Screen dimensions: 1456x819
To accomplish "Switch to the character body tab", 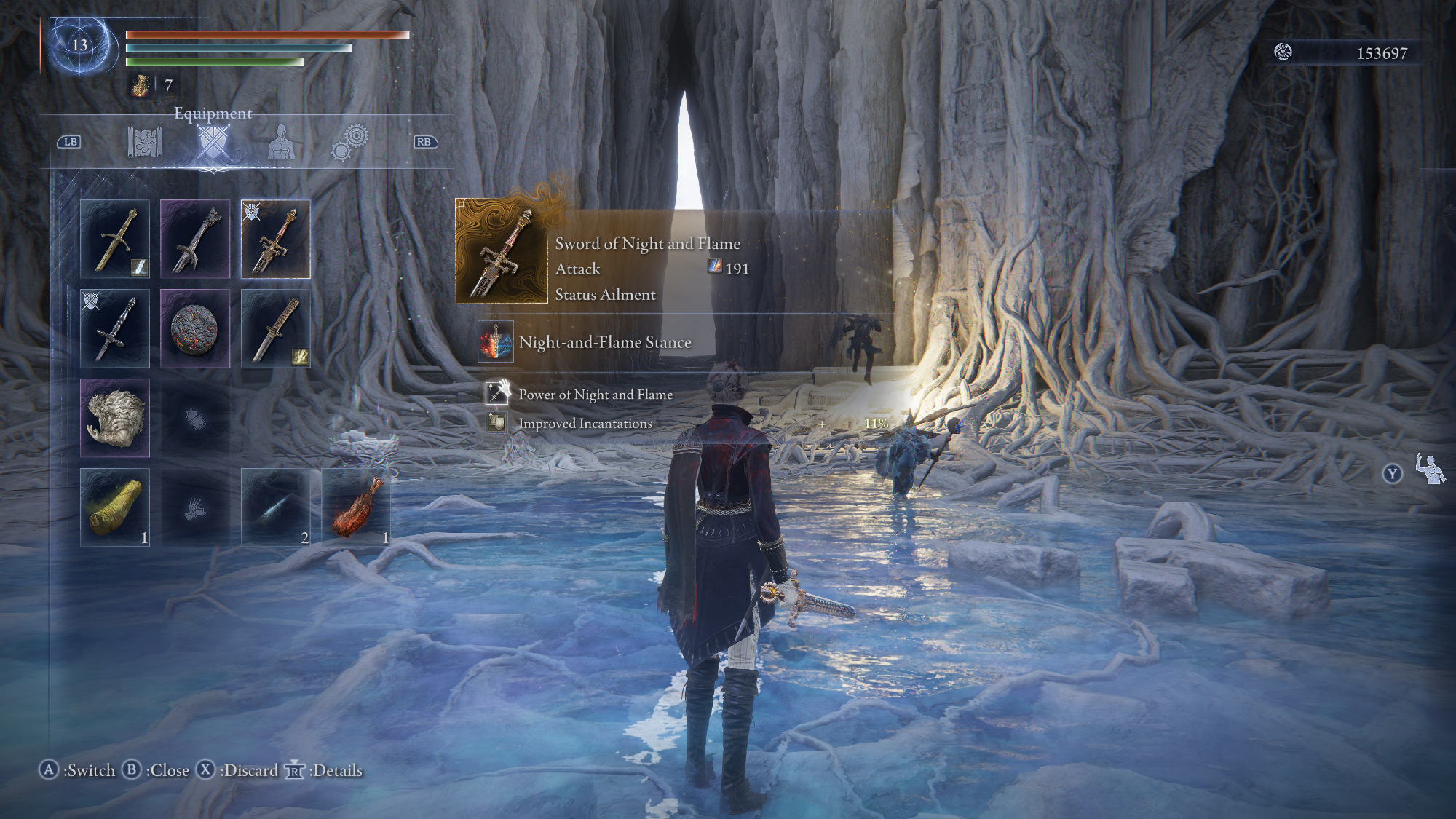I will 281,142.
